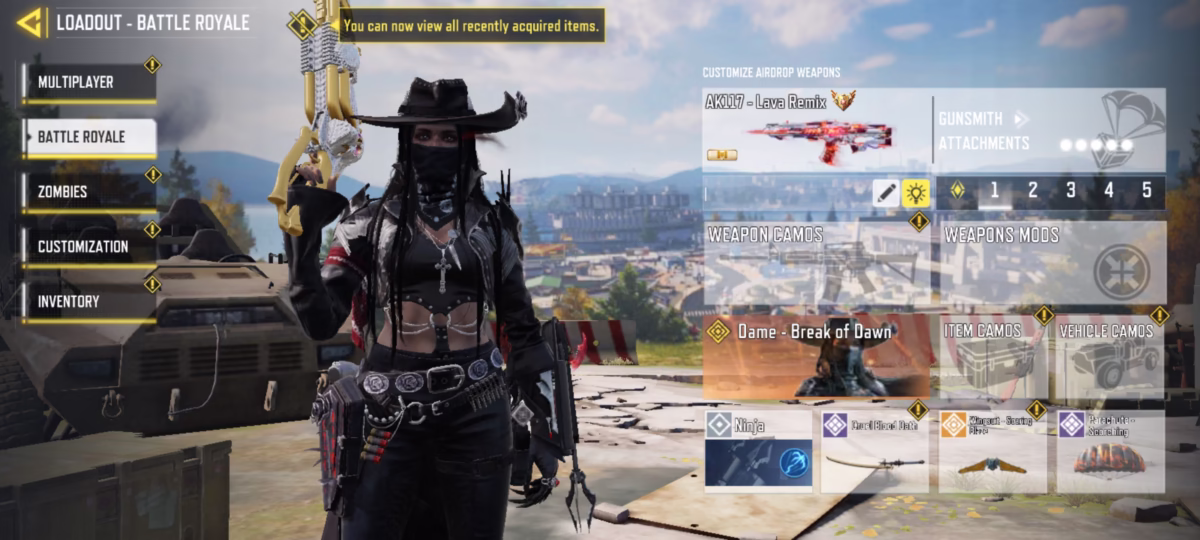
Task: Switch to the Zombies loadout section
Action: [88, 192]
